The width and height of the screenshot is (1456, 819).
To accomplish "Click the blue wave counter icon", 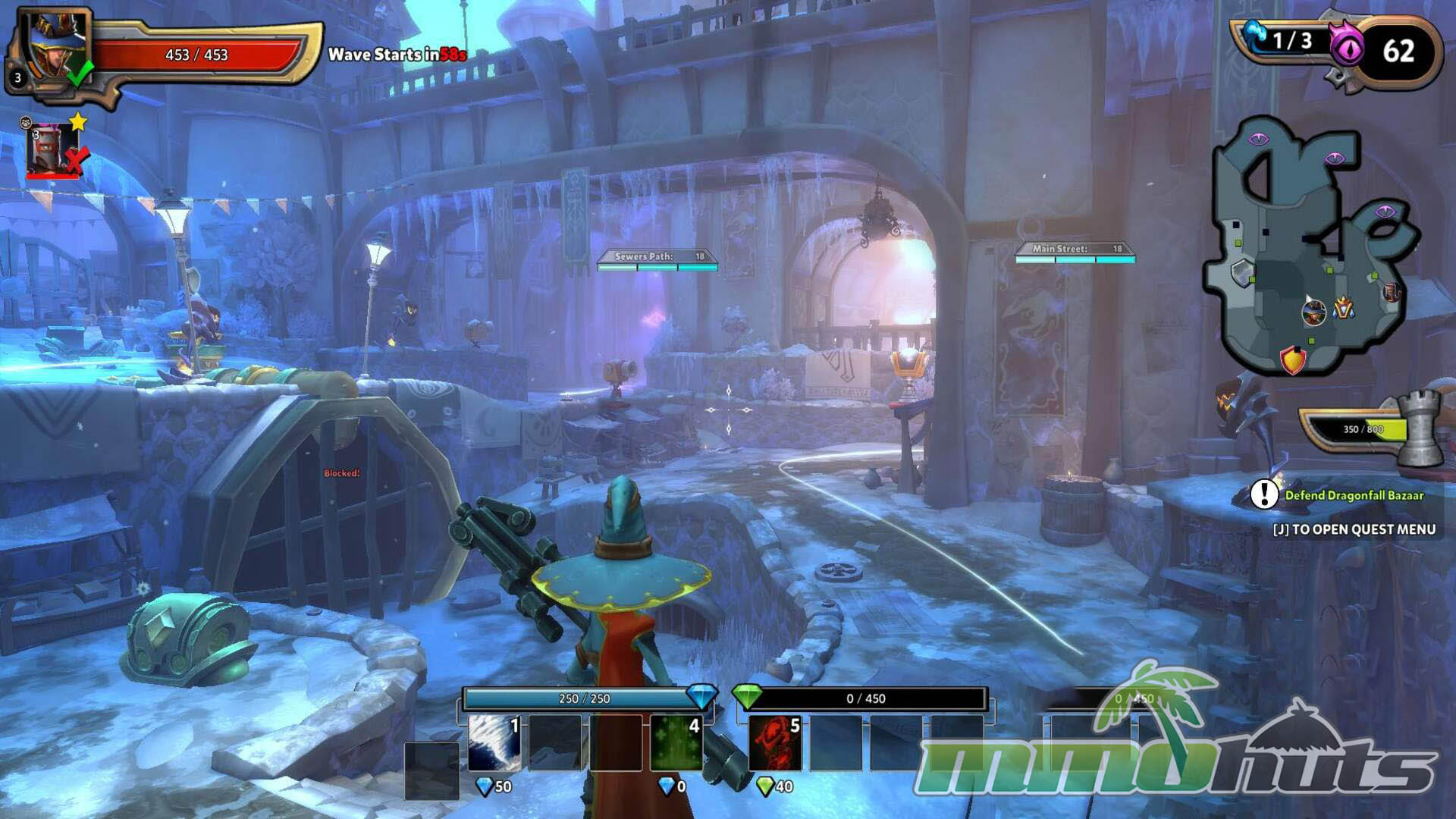I will pyautogui.click(x=1254, y=36).
